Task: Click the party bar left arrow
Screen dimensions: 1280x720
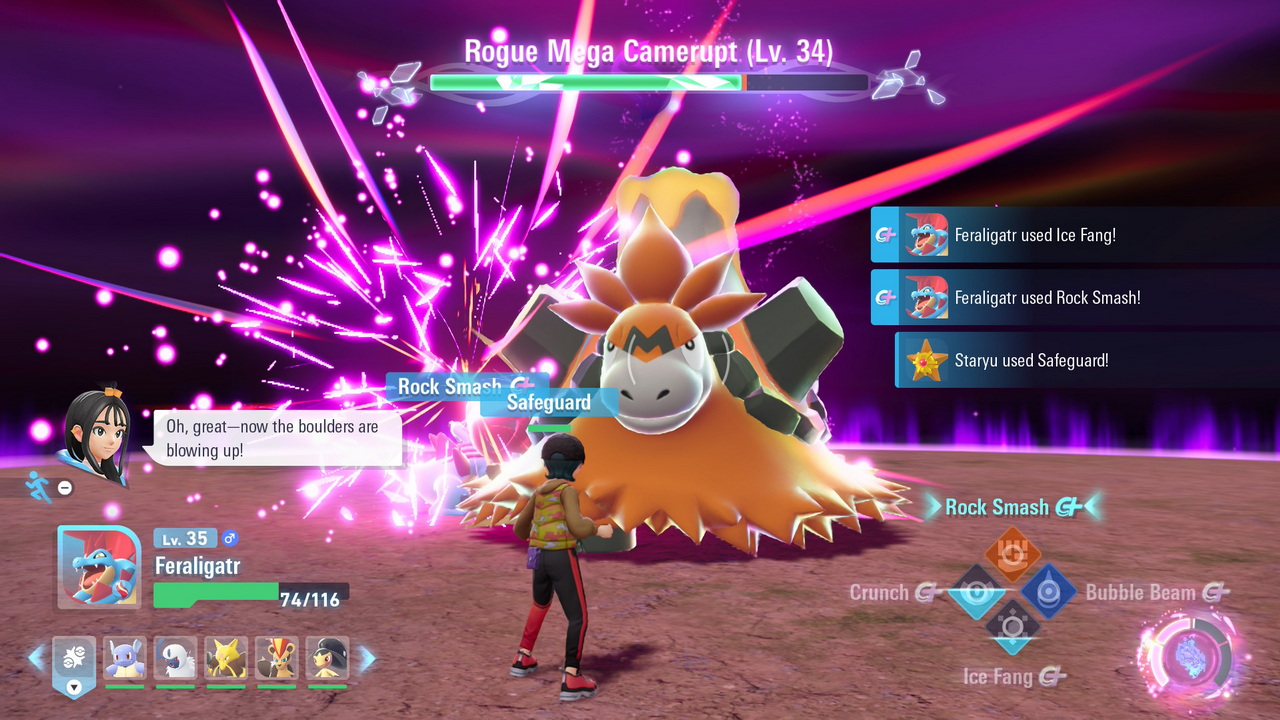Action: coord(36,657)
